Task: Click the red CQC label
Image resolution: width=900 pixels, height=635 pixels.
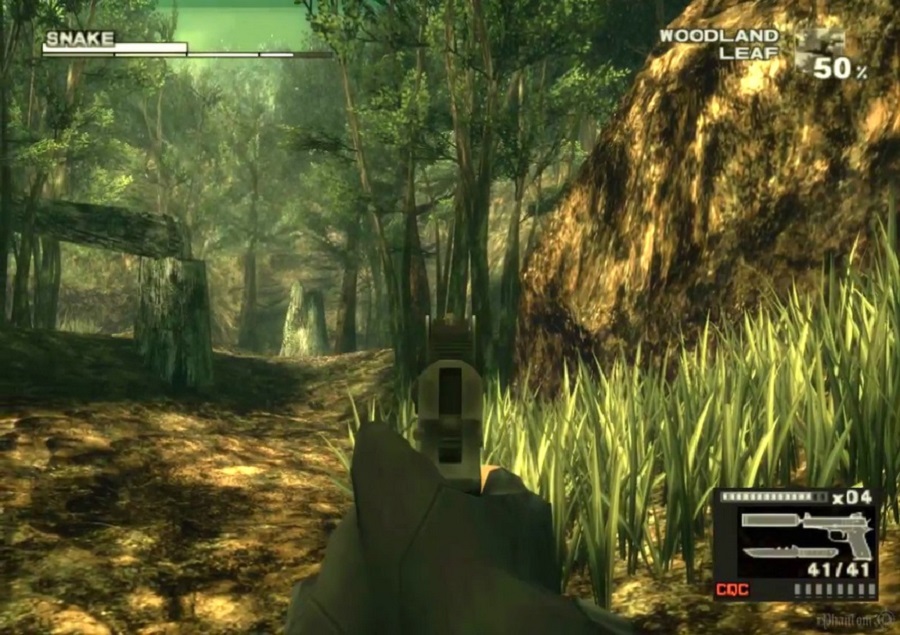Action: coord(732,589)
